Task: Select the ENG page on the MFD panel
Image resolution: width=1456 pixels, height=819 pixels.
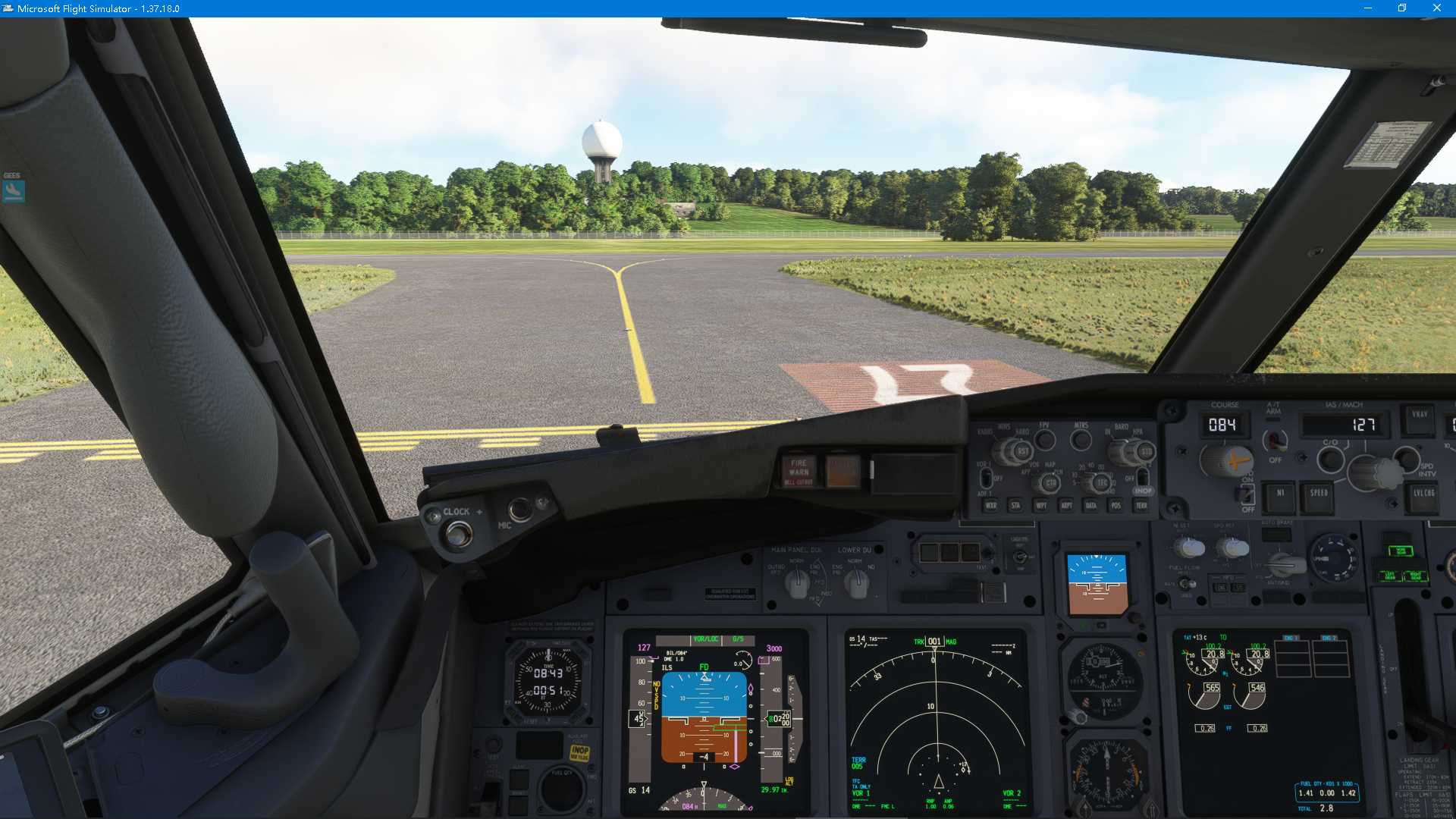Action: tap(1219, 588)
